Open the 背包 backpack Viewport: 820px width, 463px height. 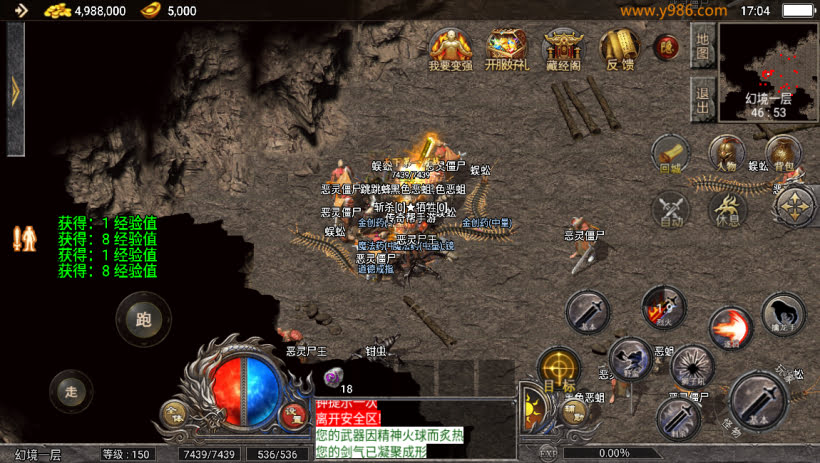785,154
